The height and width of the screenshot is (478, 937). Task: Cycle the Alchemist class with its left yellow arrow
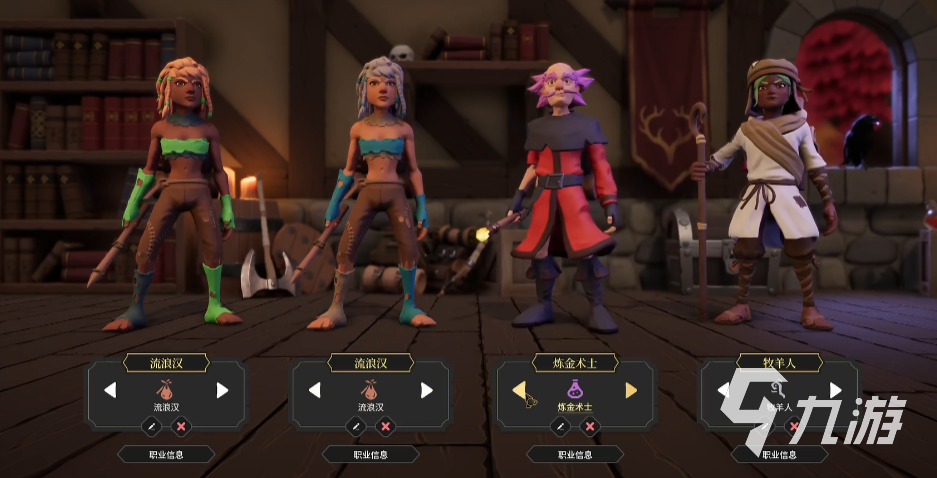(520, 390)
